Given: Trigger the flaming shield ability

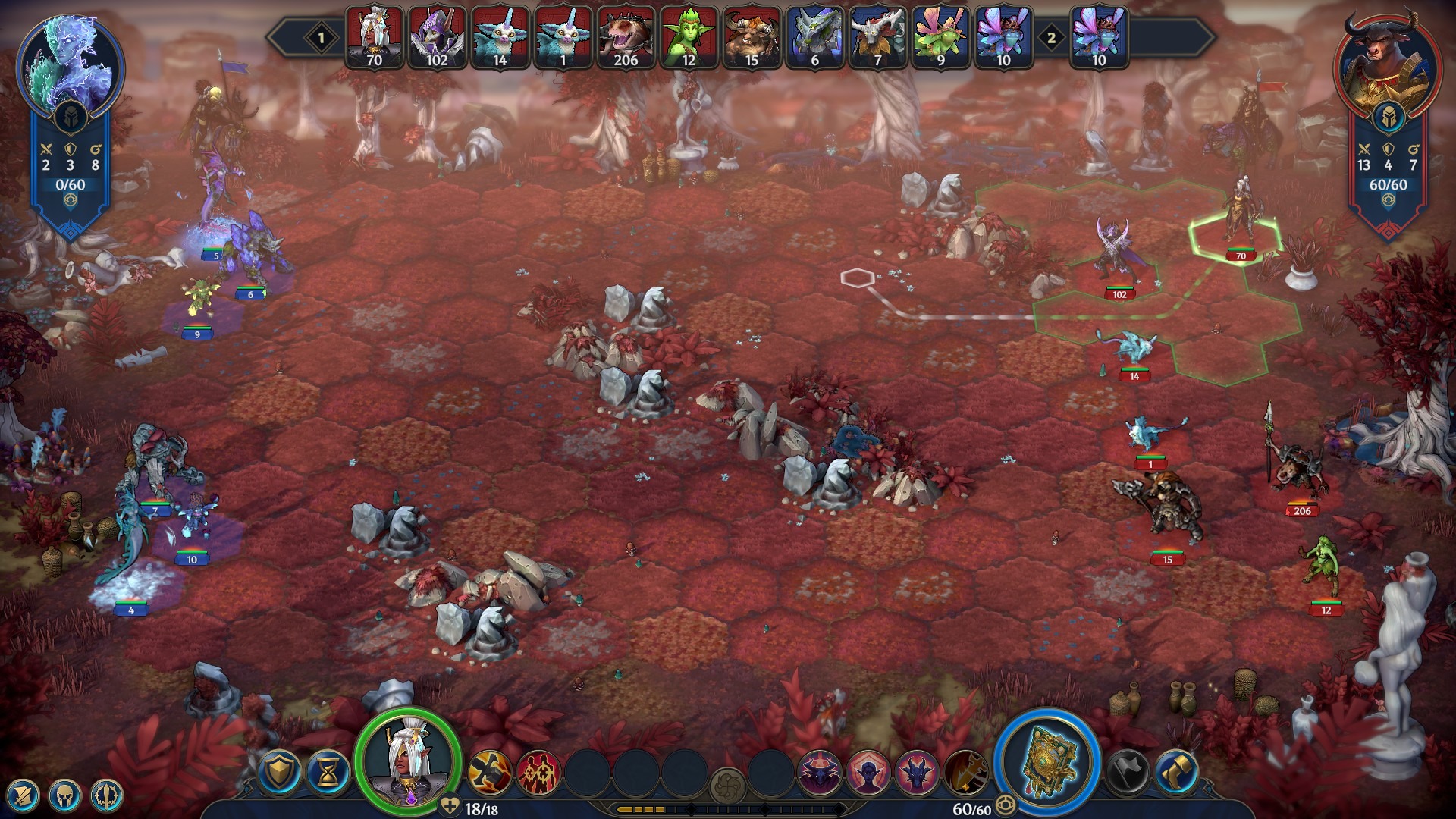Looking at the screenshot, I should coord(965,772).
